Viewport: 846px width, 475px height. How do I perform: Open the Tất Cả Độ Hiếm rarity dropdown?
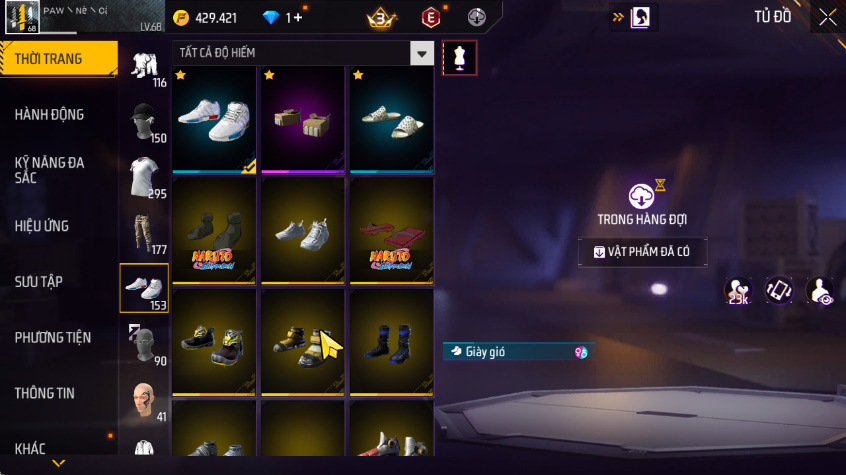pyautogui.click(x=304, y=53)
